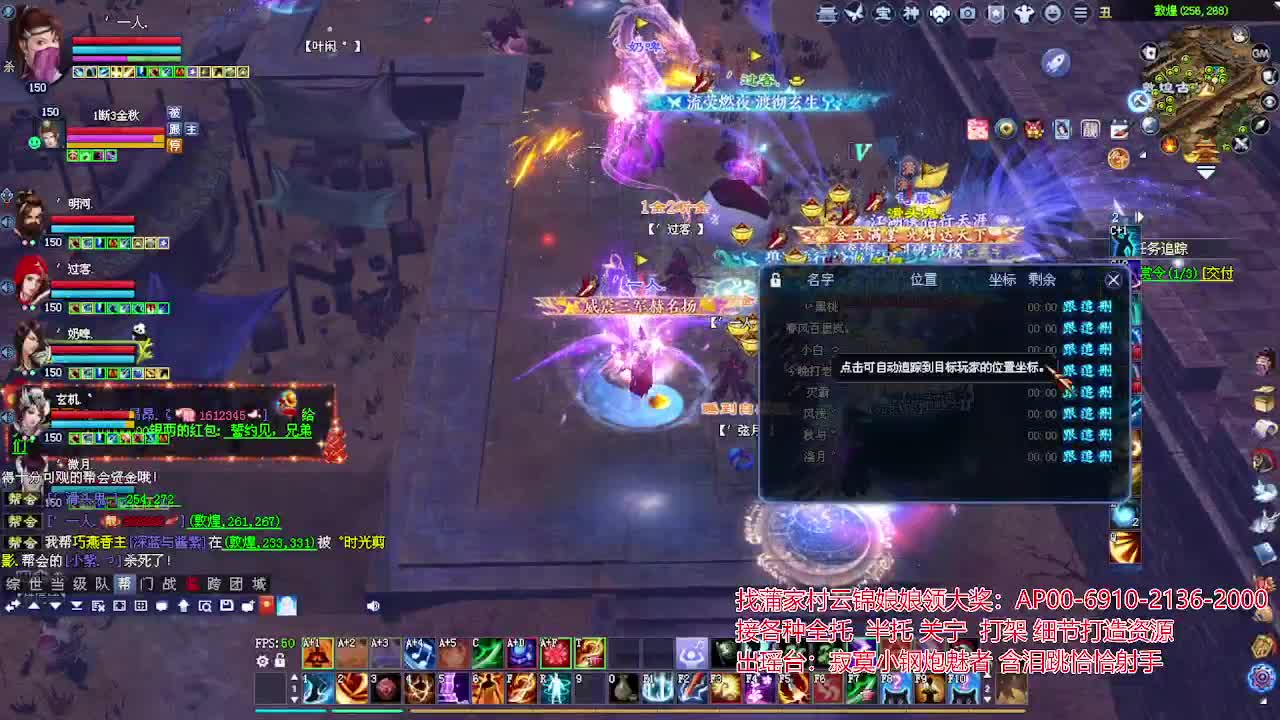Mute chat with the speaker icon
Viewport: 1280px width, 720px height.
coord(373,607)
